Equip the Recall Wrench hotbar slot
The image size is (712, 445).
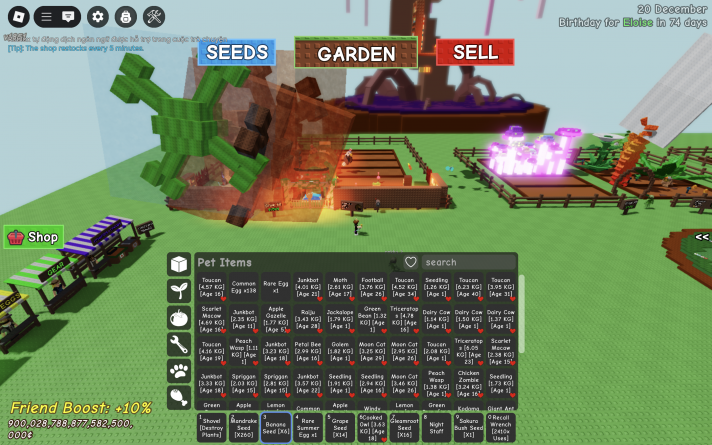tap(501, 427)
